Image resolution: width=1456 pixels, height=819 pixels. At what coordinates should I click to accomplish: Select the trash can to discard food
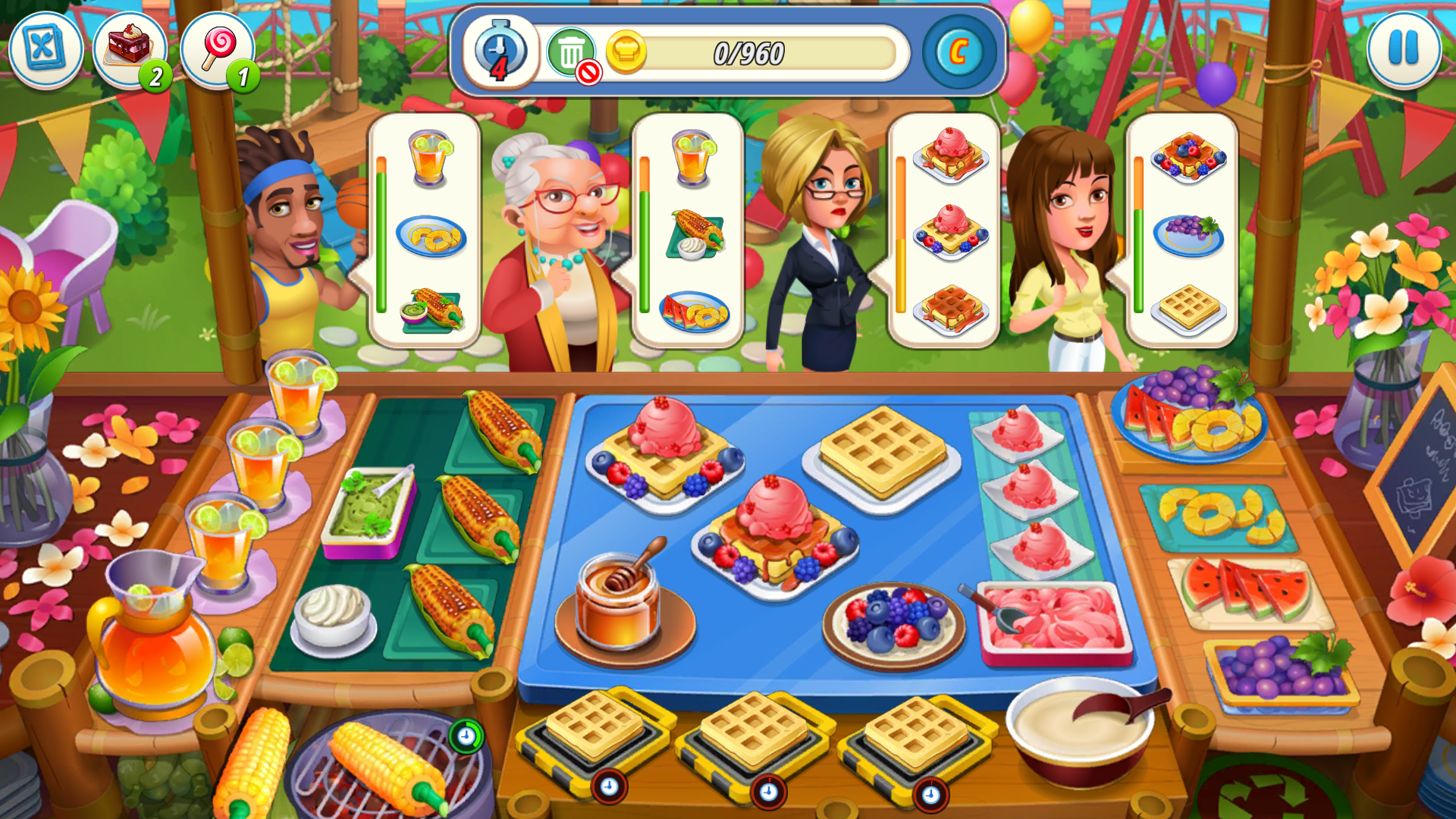point(573,51)
